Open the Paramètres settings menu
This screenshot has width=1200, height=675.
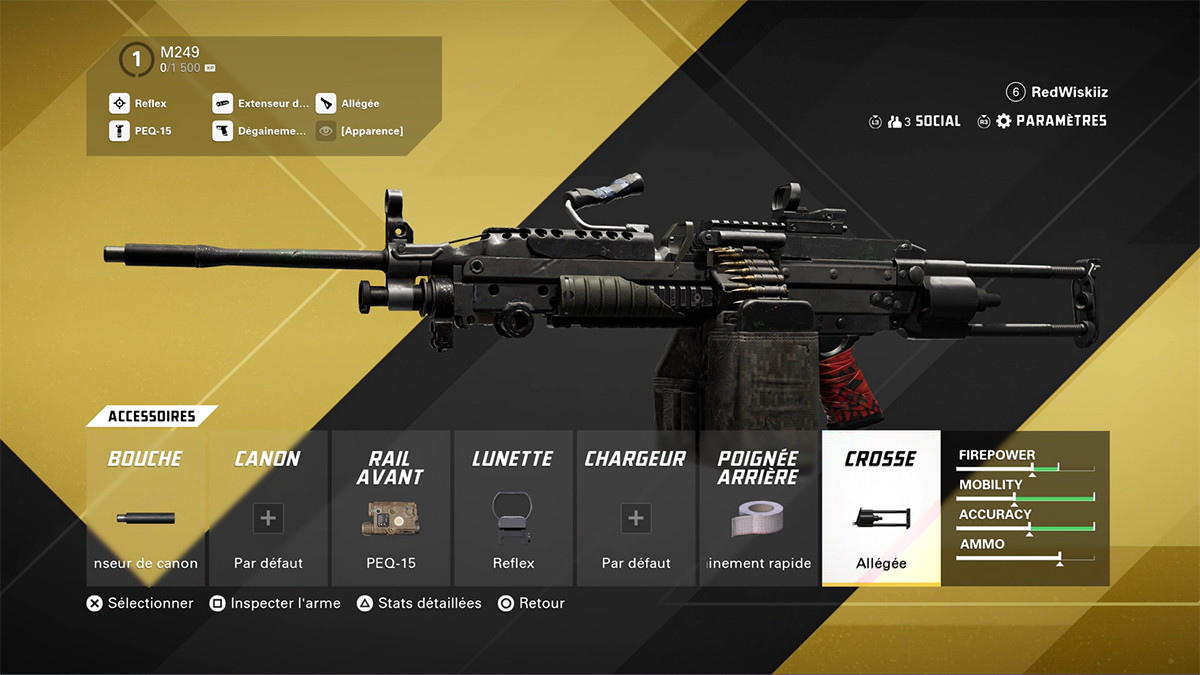point(1051,121)
